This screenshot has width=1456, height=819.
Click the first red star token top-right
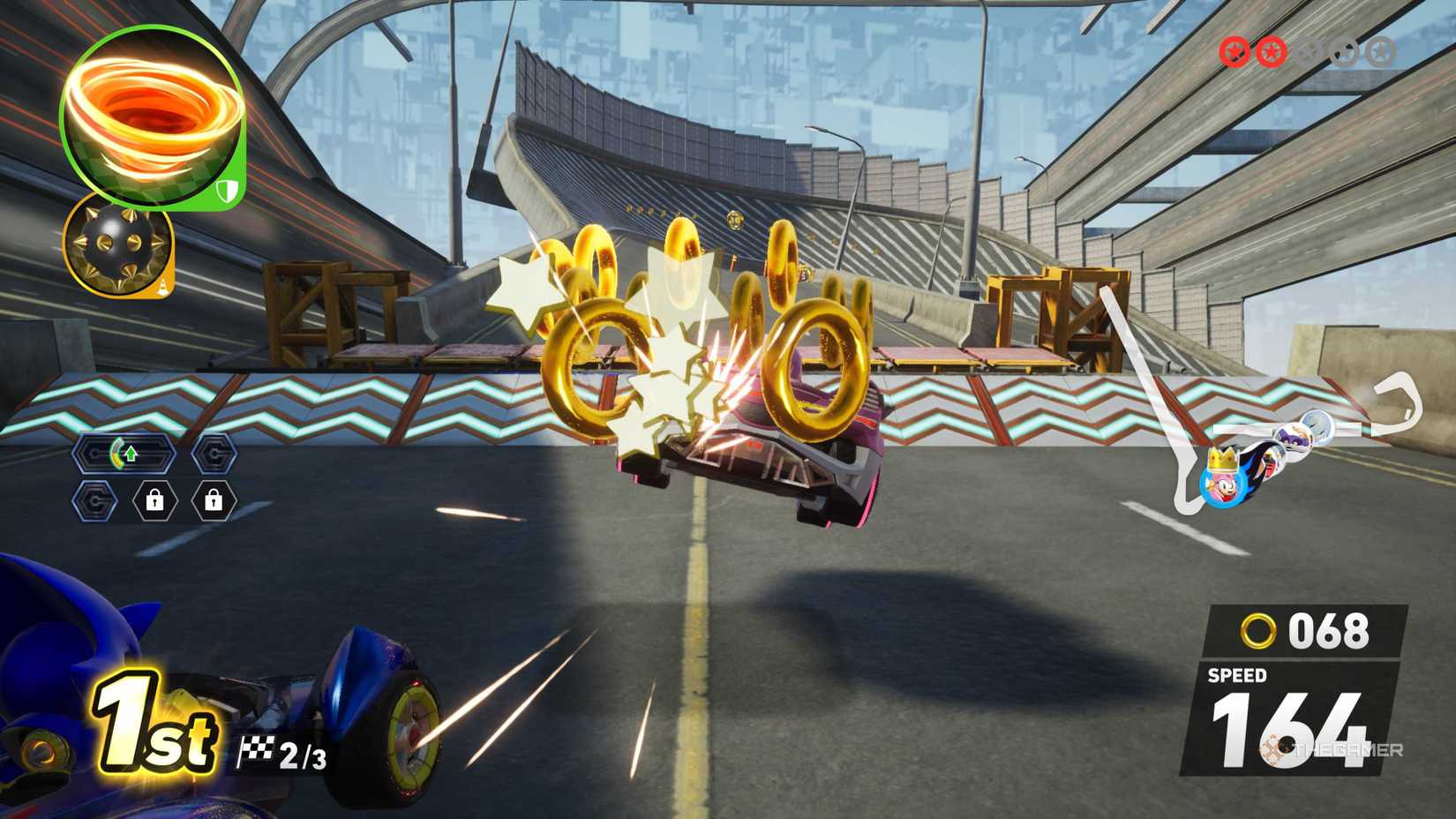click(x=1234, y=51)
